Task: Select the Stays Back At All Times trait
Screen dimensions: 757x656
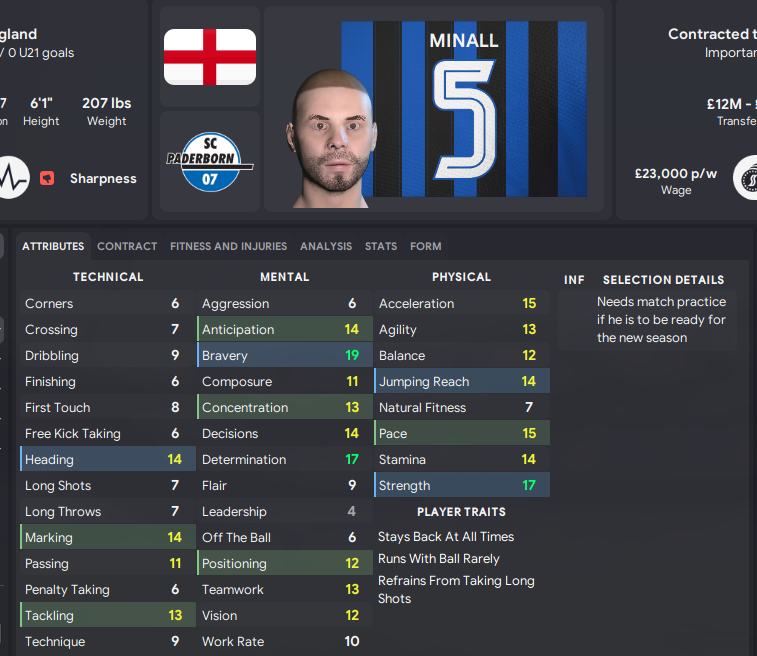Action: [x=446, y=537]
